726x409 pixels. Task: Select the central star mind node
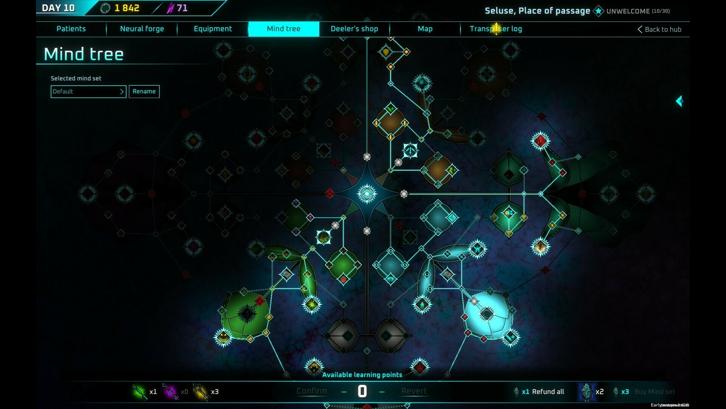tap(367, 194)
